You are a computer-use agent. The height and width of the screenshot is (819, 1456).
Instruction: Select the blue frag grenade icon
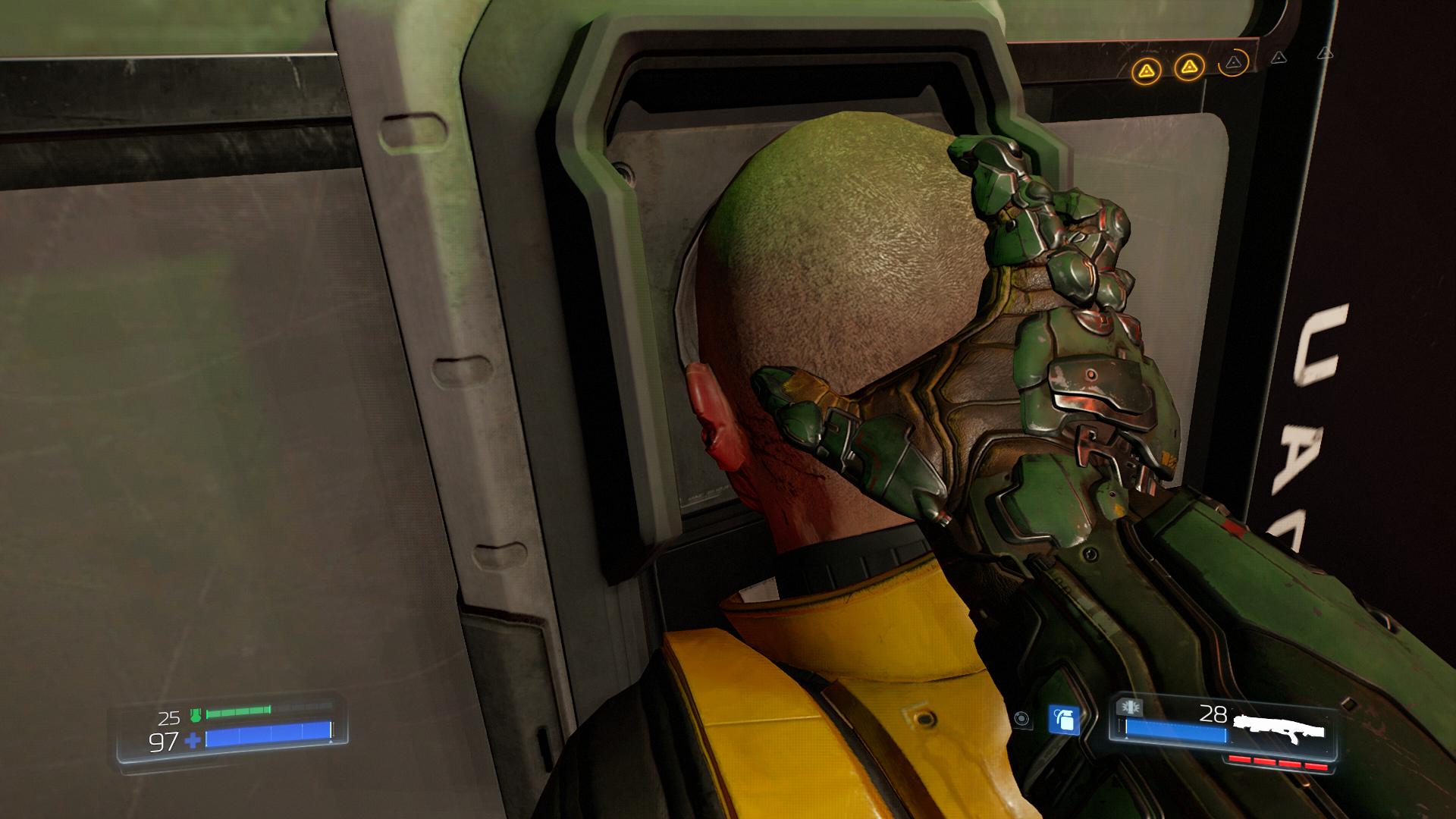[1062, 720]
